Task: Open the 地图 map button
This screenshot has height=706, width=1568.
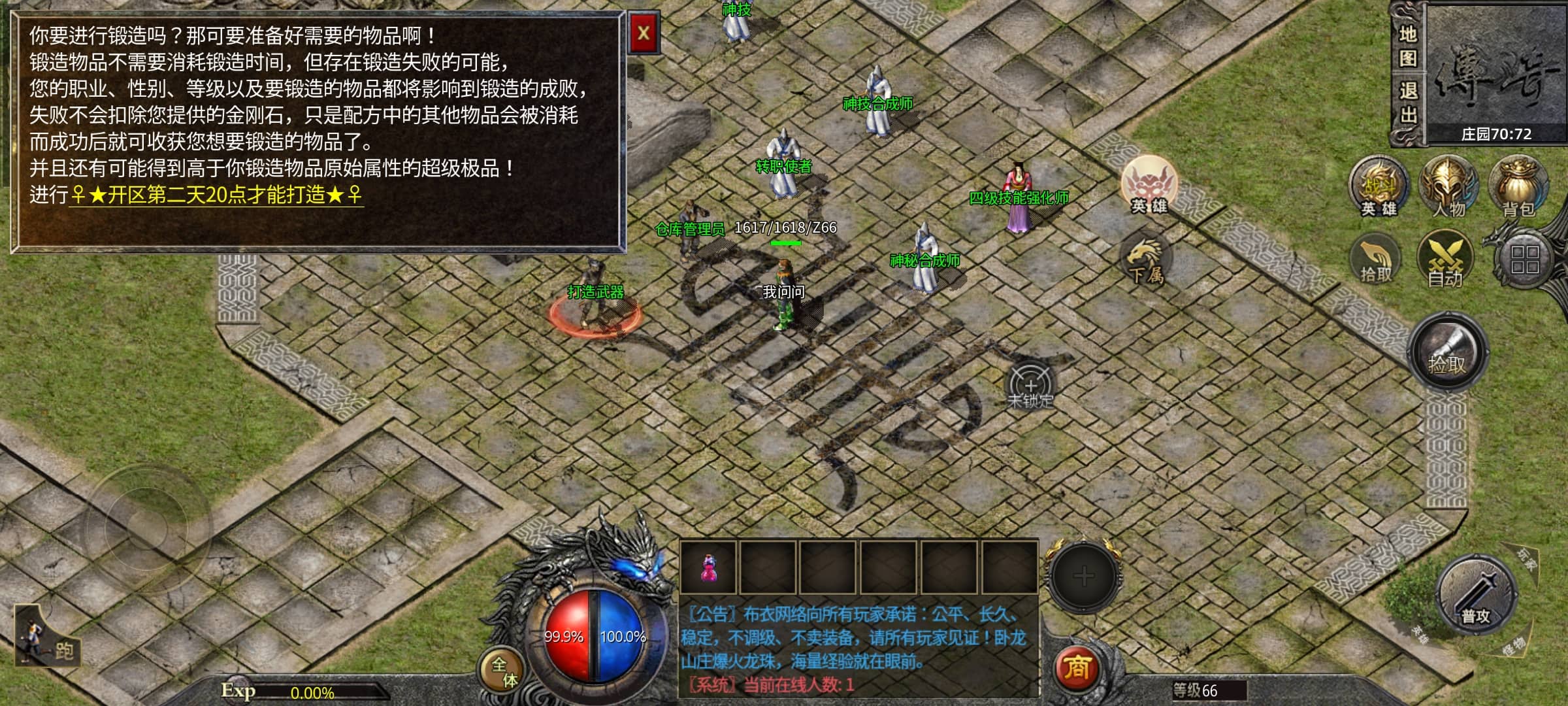Action: pyautogui.click(x=1407, y=46)
